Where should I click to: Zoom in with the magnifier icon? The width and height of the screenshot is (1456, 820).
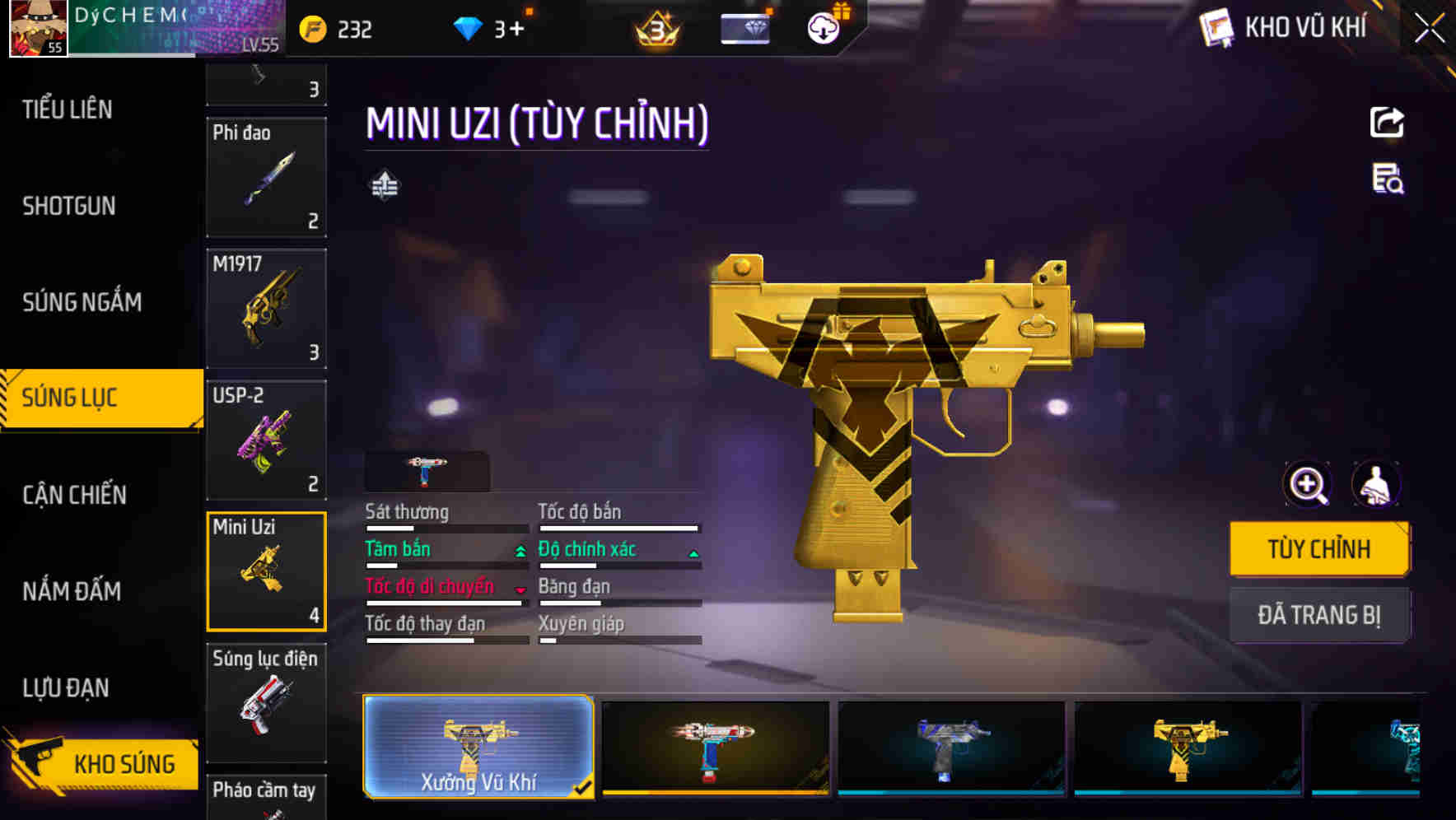coord(1308,484)
